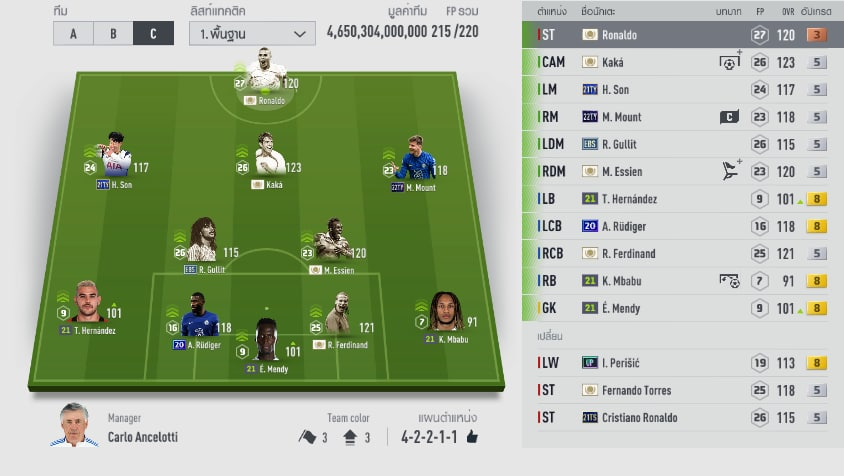Select team tab C
Image resolution: width=844 pixels, height=476 pixels.
point(153,33)
